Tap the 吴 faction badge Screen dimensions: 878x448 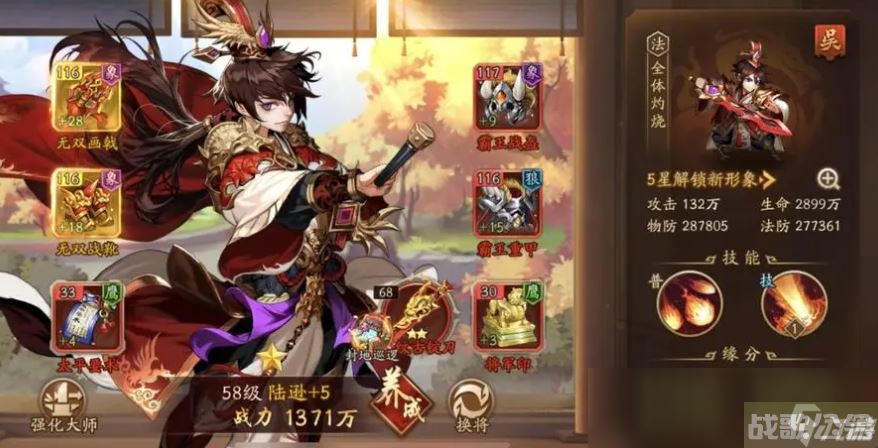pyautogui.click(x=829, y=42)
